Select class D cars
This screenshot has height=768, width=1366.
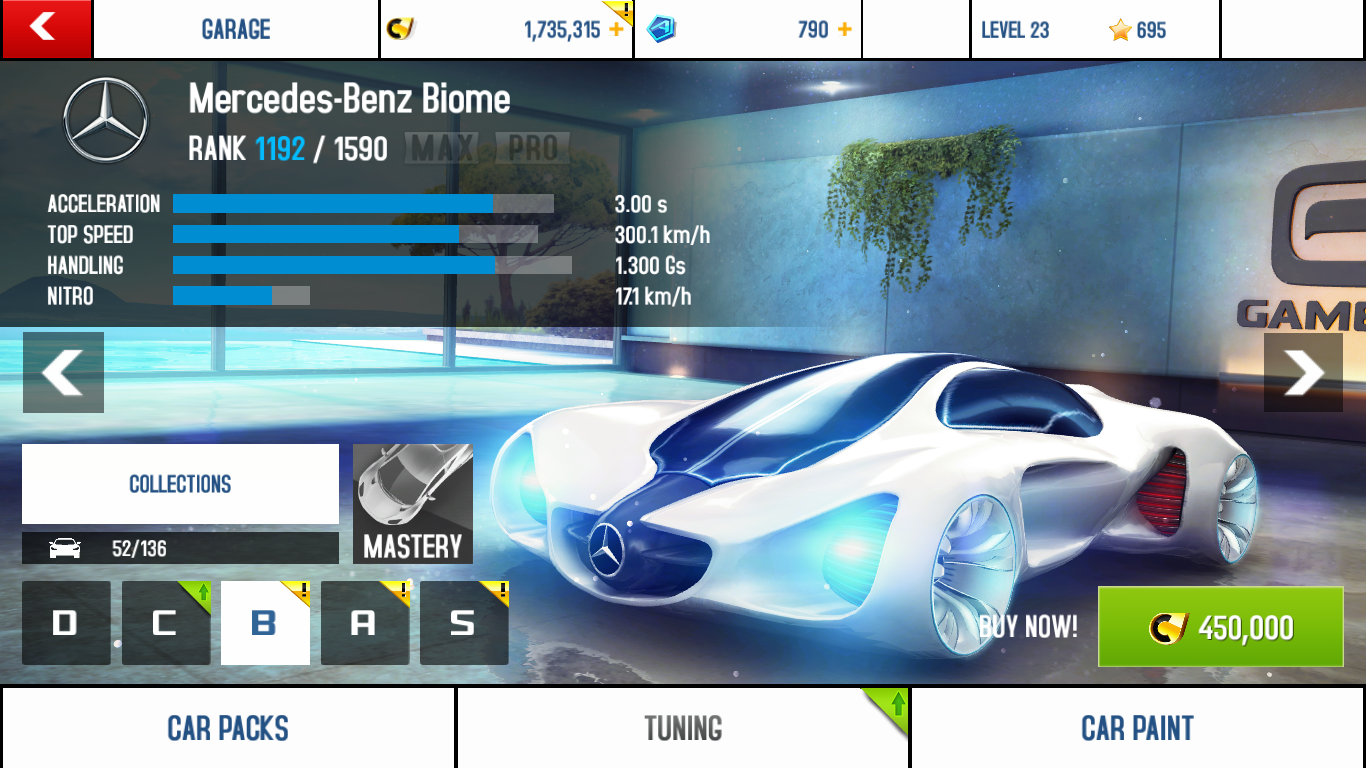pos(66,623)
